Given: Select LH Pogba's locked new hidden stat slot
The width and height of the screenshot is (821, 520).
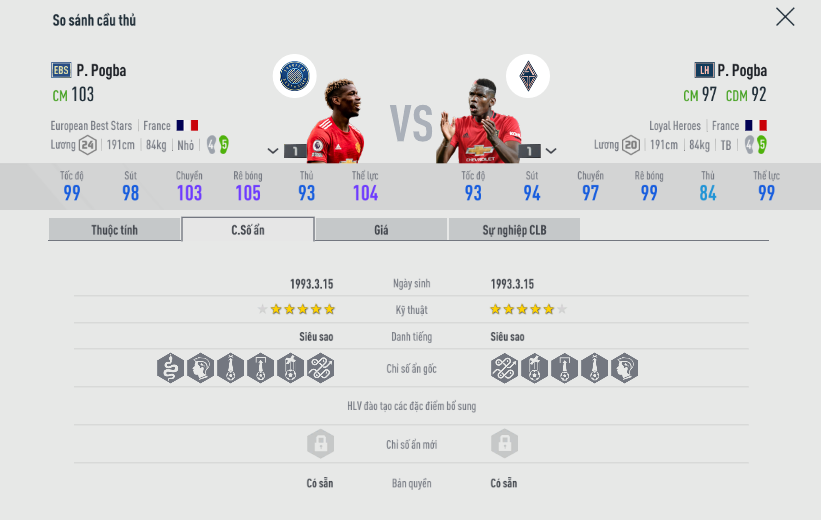Looking at the screenshot, I should pyautogui.click(x=504, y=443).
